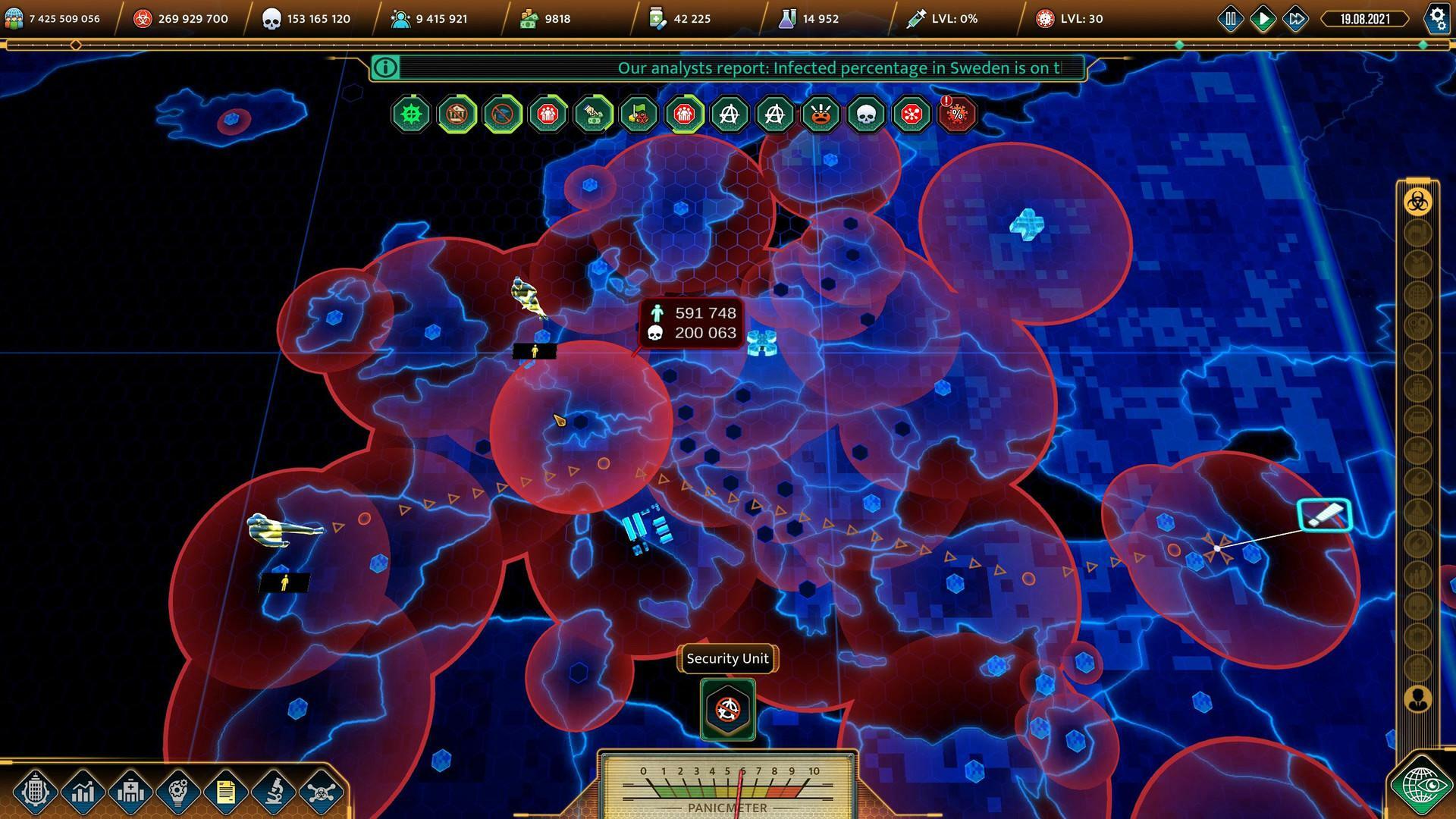
Task: Open the hospital management panel
Action: pos(130,791)
